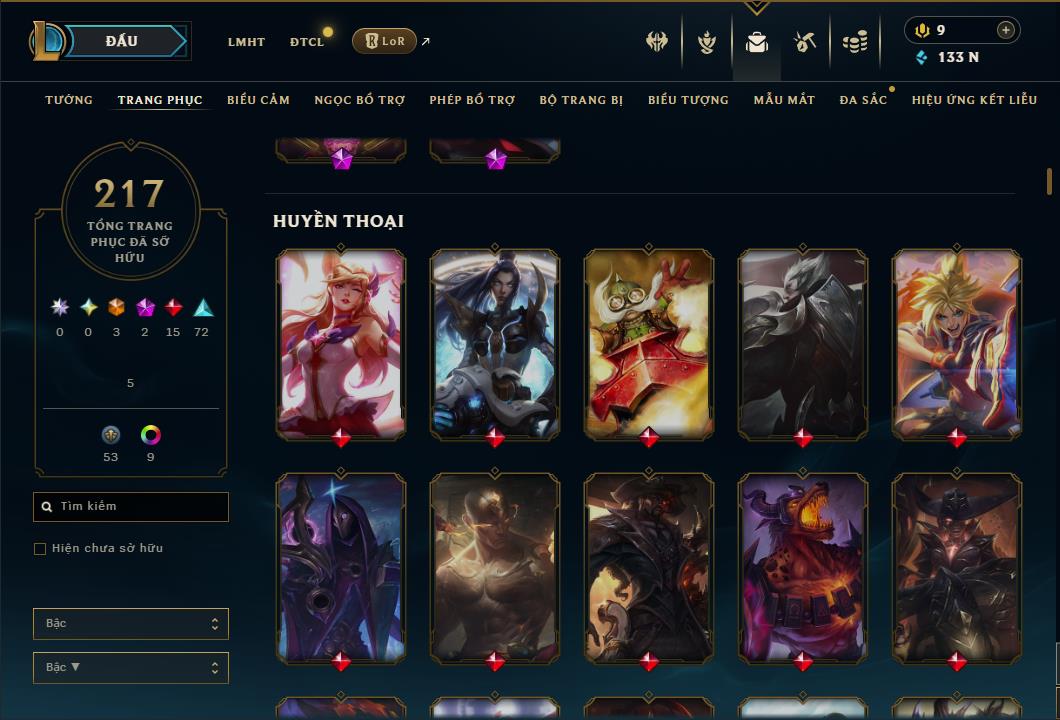The width and height of the screenshot is (1060, 720).
Task: Open the coin stack store icon
Action: pyautogui.click(x=855, y=42)
